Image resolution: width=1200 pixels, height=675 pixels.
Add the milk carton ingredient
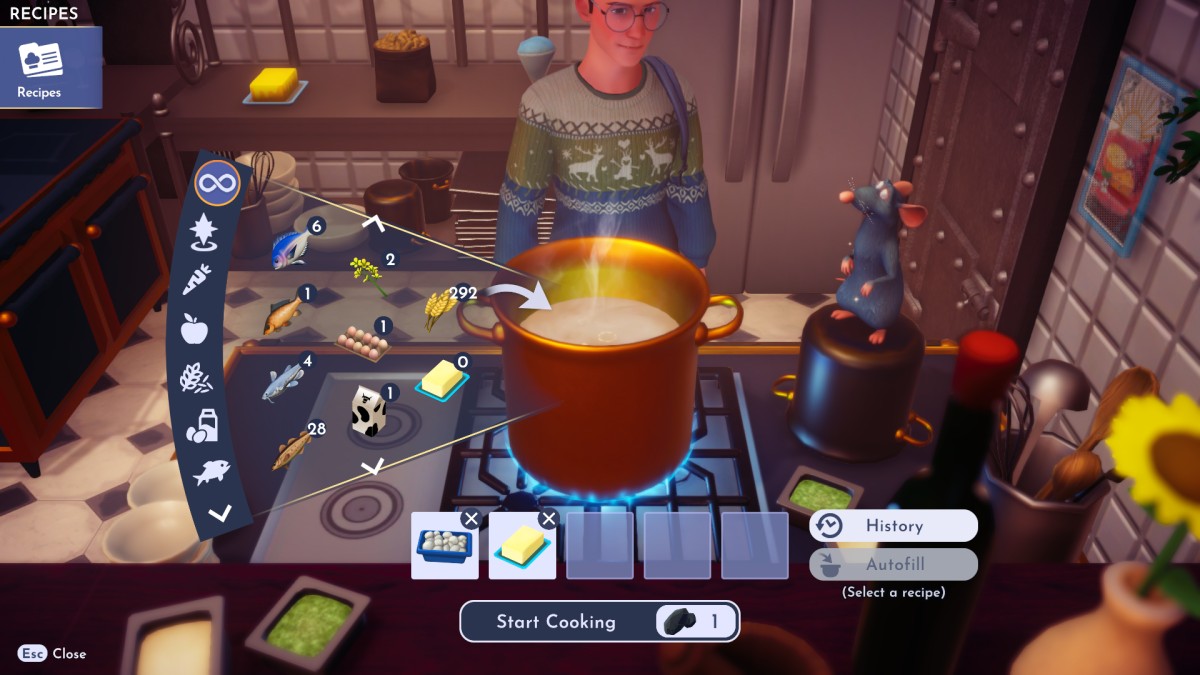367,411
